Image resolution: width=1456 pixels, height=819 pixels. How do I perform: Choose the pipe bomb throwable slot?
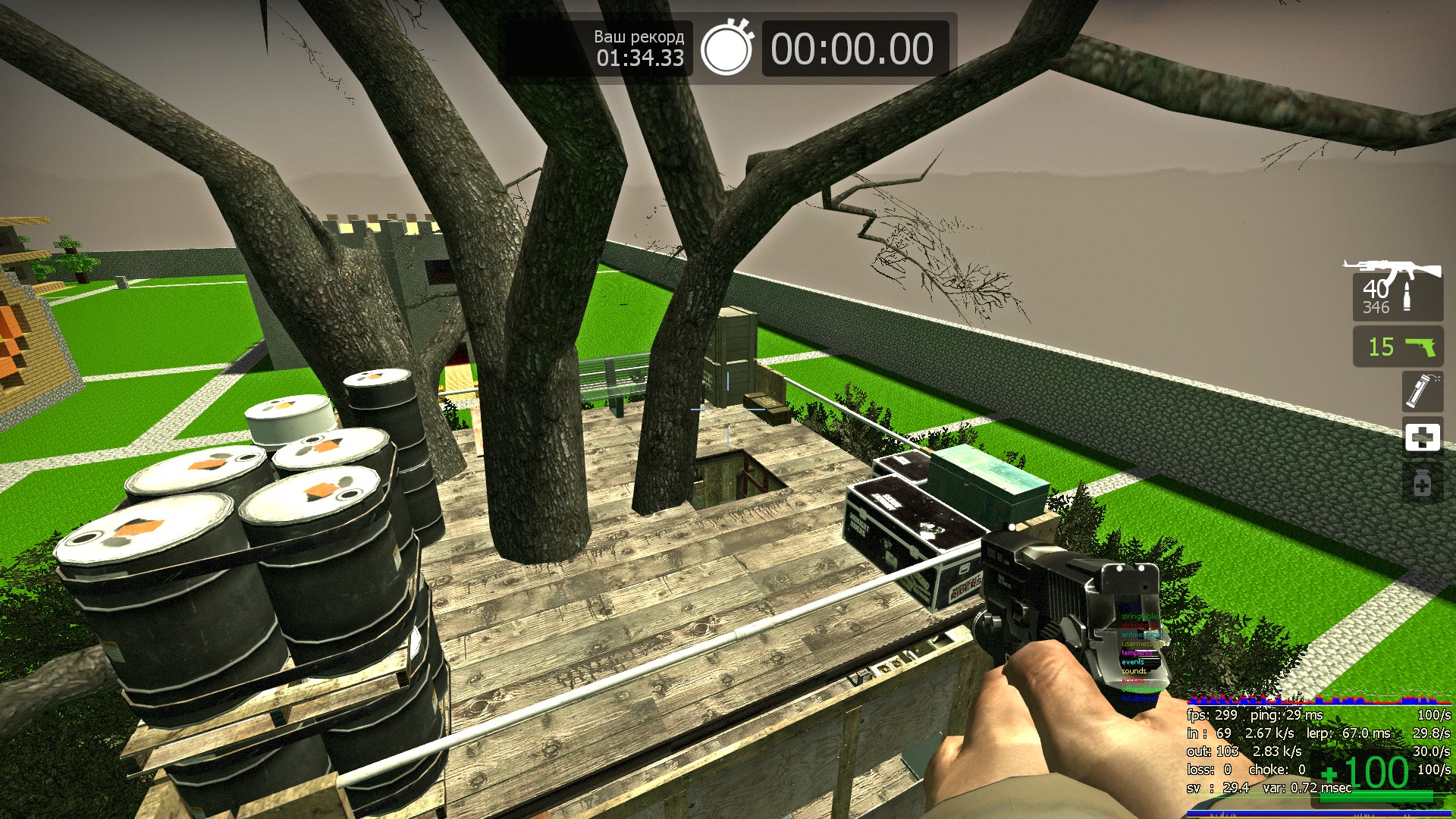pos(1422,391)
